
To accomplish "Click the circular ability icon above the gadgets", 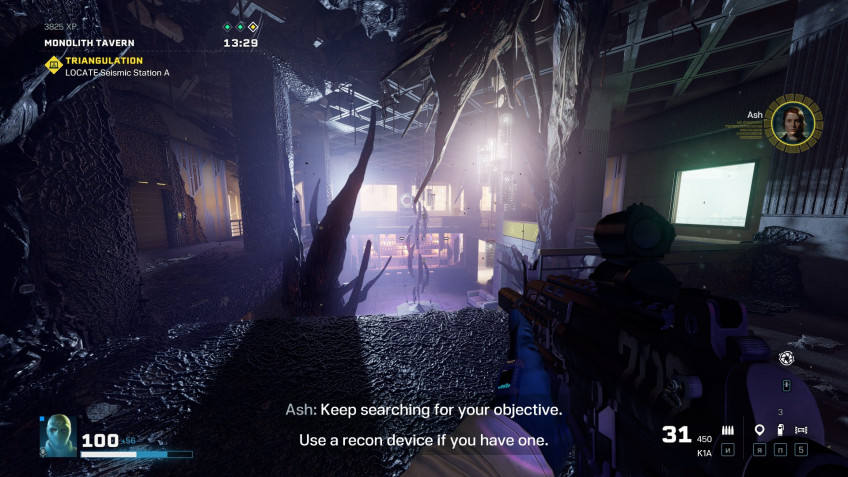I will point(787,358).
